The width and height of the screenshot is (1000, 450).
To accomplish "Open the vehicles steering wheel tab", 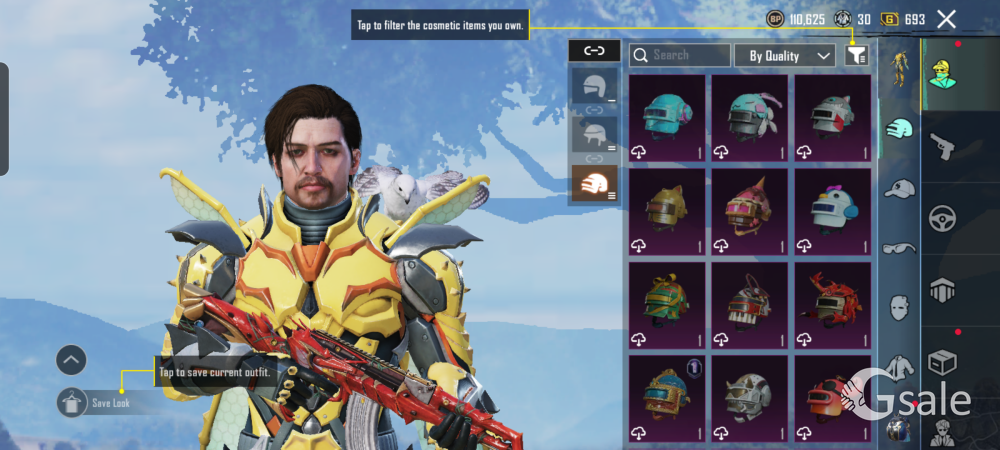I will [942, 219].
